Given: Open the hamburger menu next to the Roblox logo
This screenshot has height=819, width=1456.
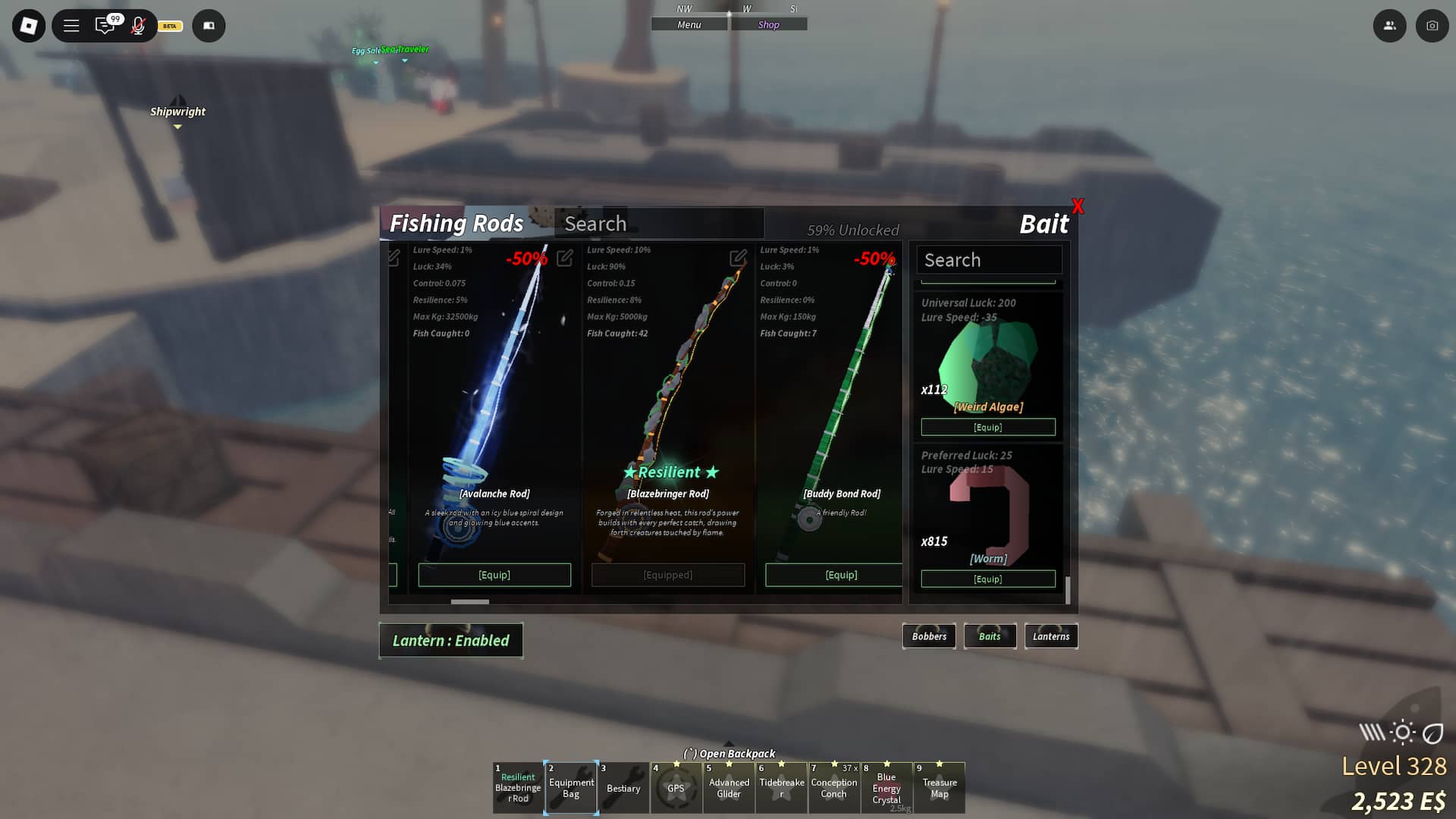Looking at the screenshot, I should coord(71,25).
